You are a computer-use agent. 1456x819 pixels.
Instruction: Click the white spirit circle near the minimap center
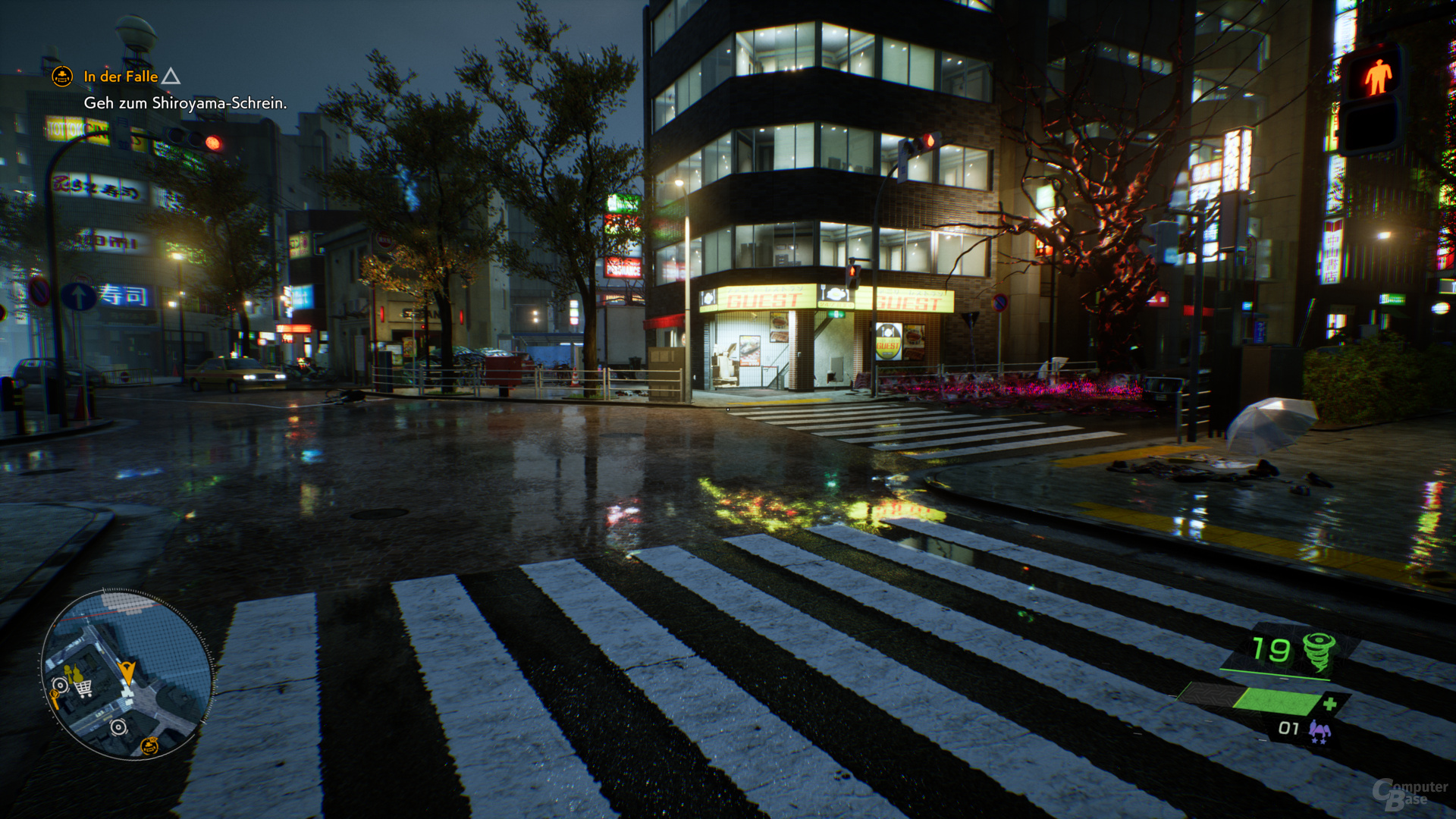(118, 726)
